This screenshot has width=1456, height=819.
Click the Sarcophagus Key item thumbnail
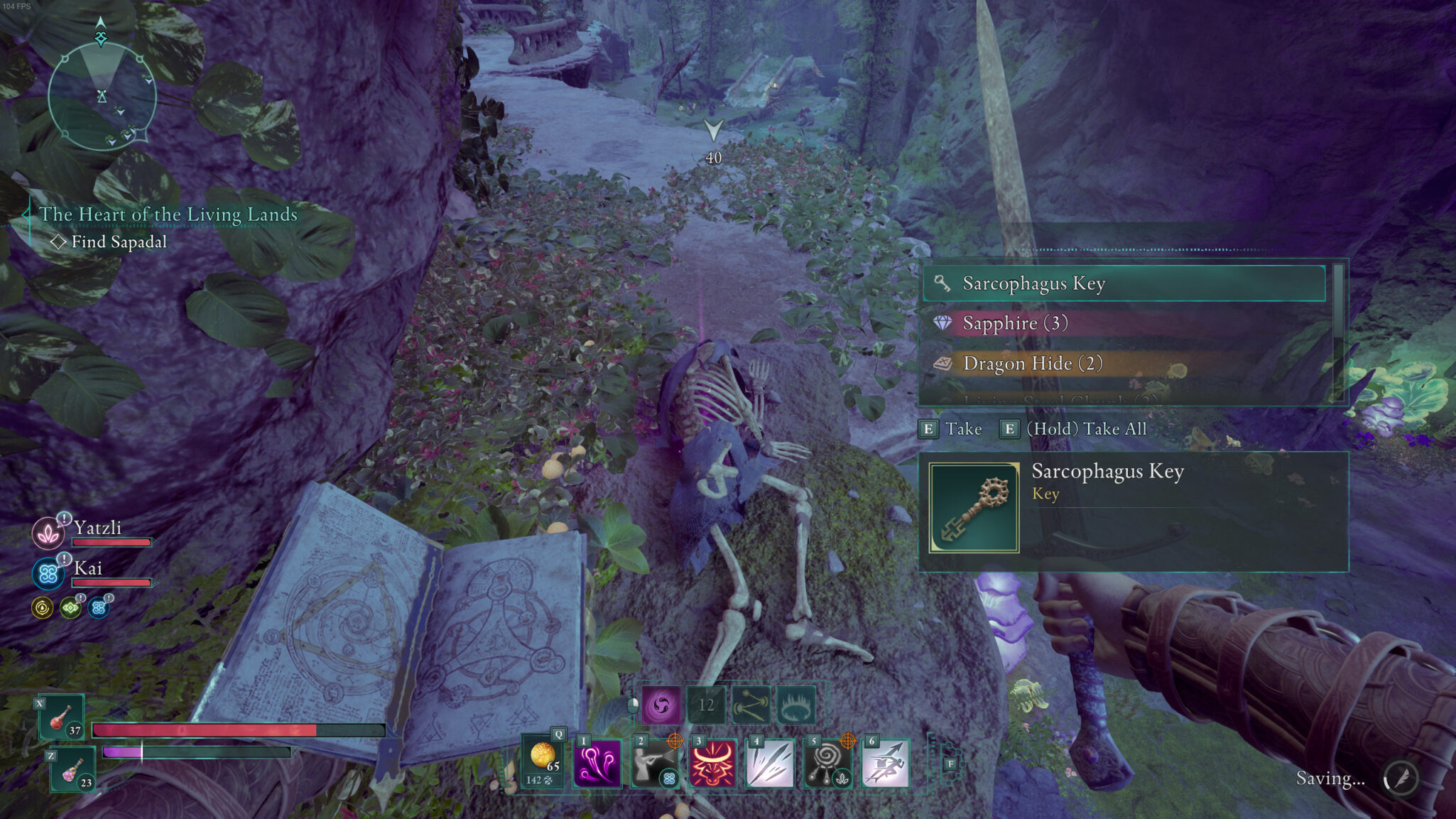[974, 507]
